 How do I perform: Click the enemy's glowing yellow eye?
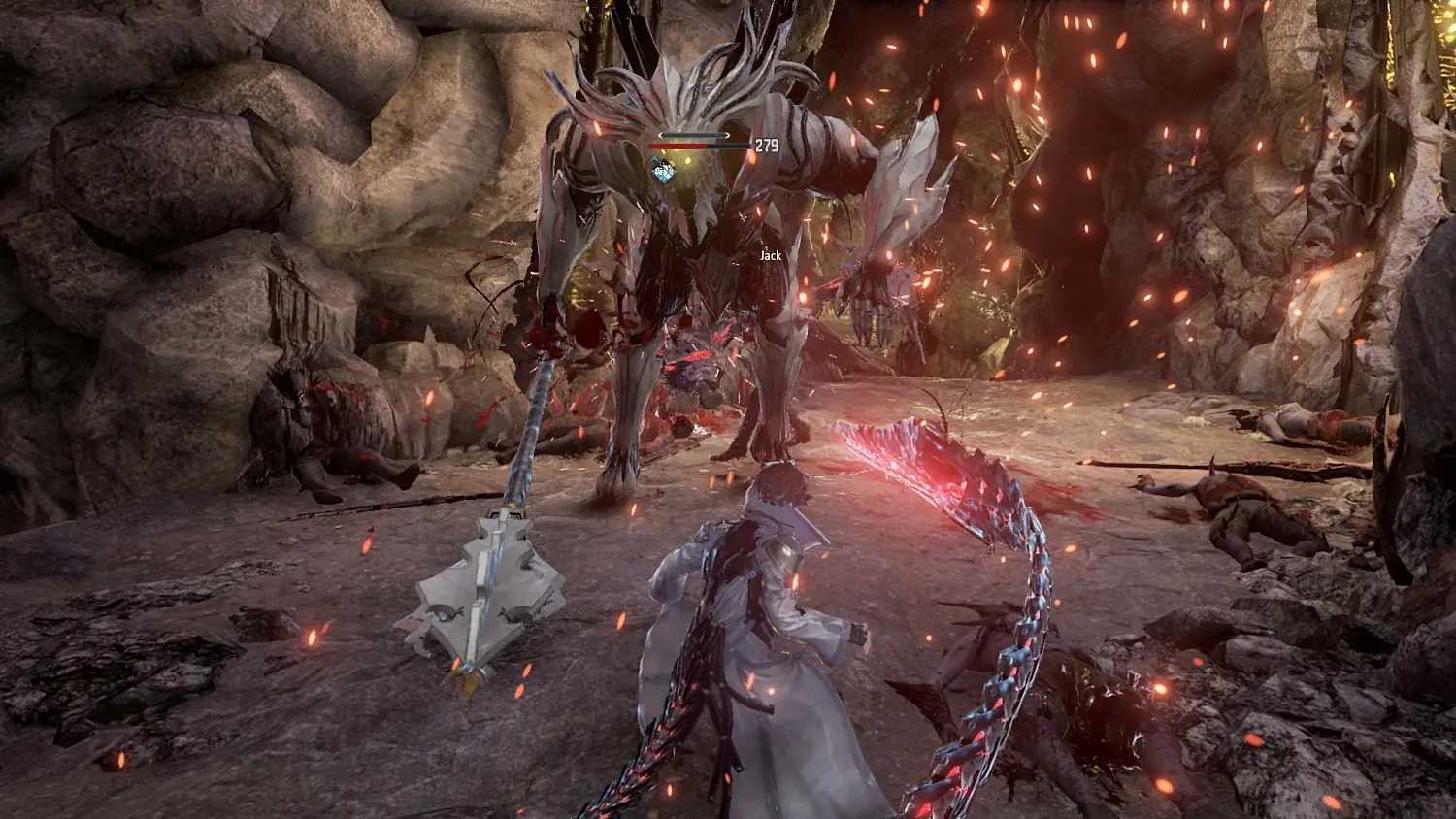[690, 159]
